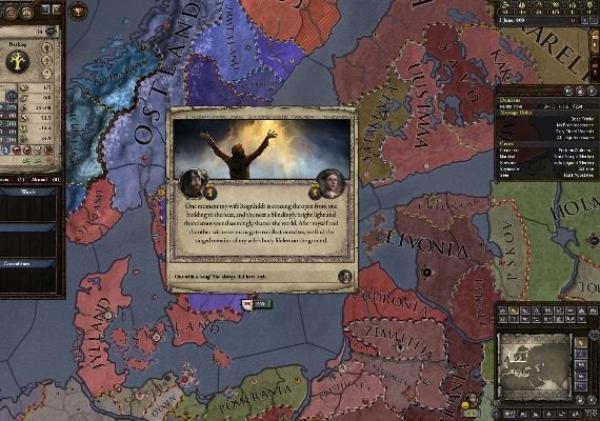600x421 pixels.
Task: Click the wife's portrait in the event
Action: tap(333, 183)
